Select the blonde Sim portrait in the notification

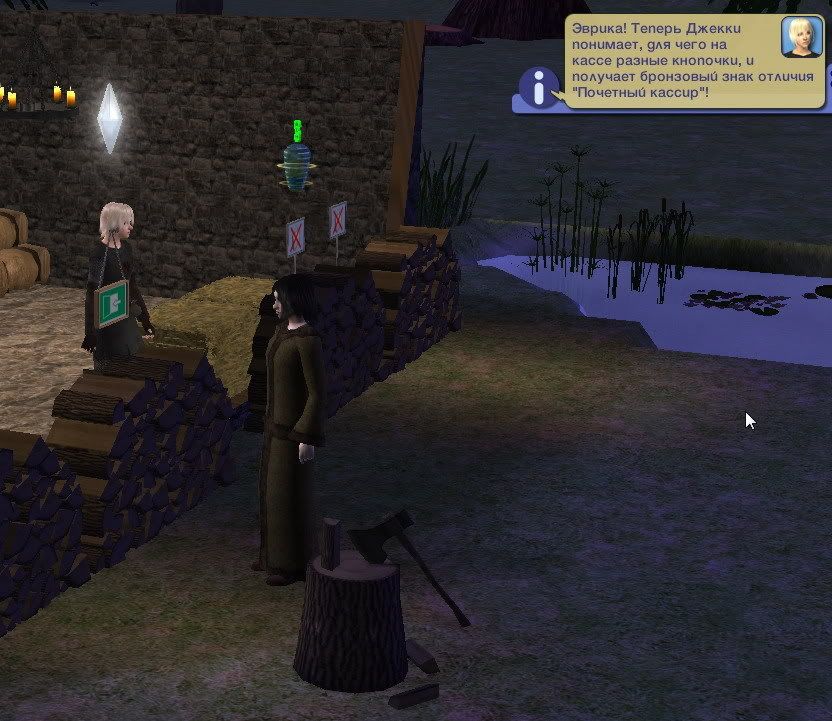(x=801, y=38)
